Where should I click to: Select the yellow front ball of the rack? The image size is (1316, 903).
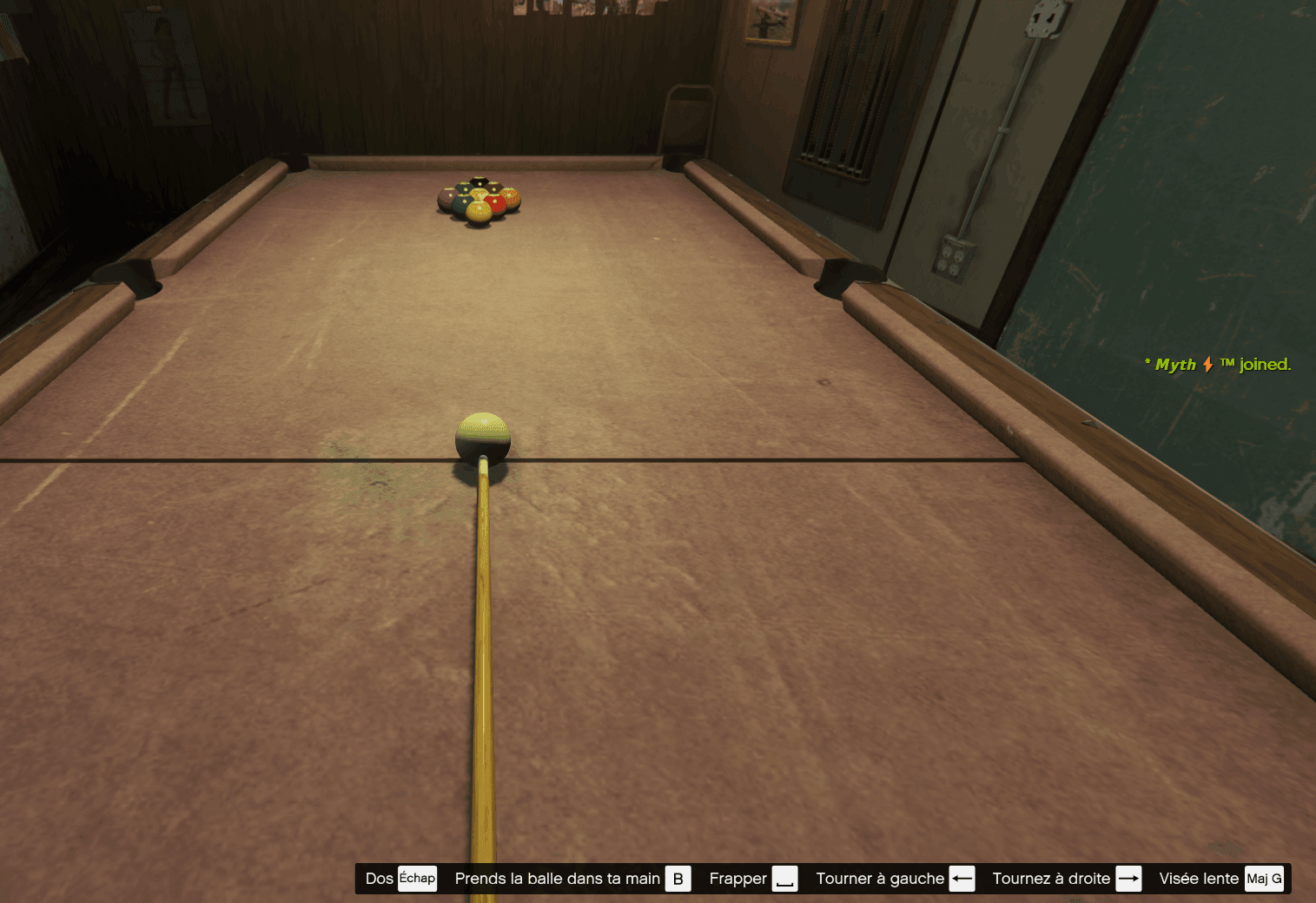point(480,208)
